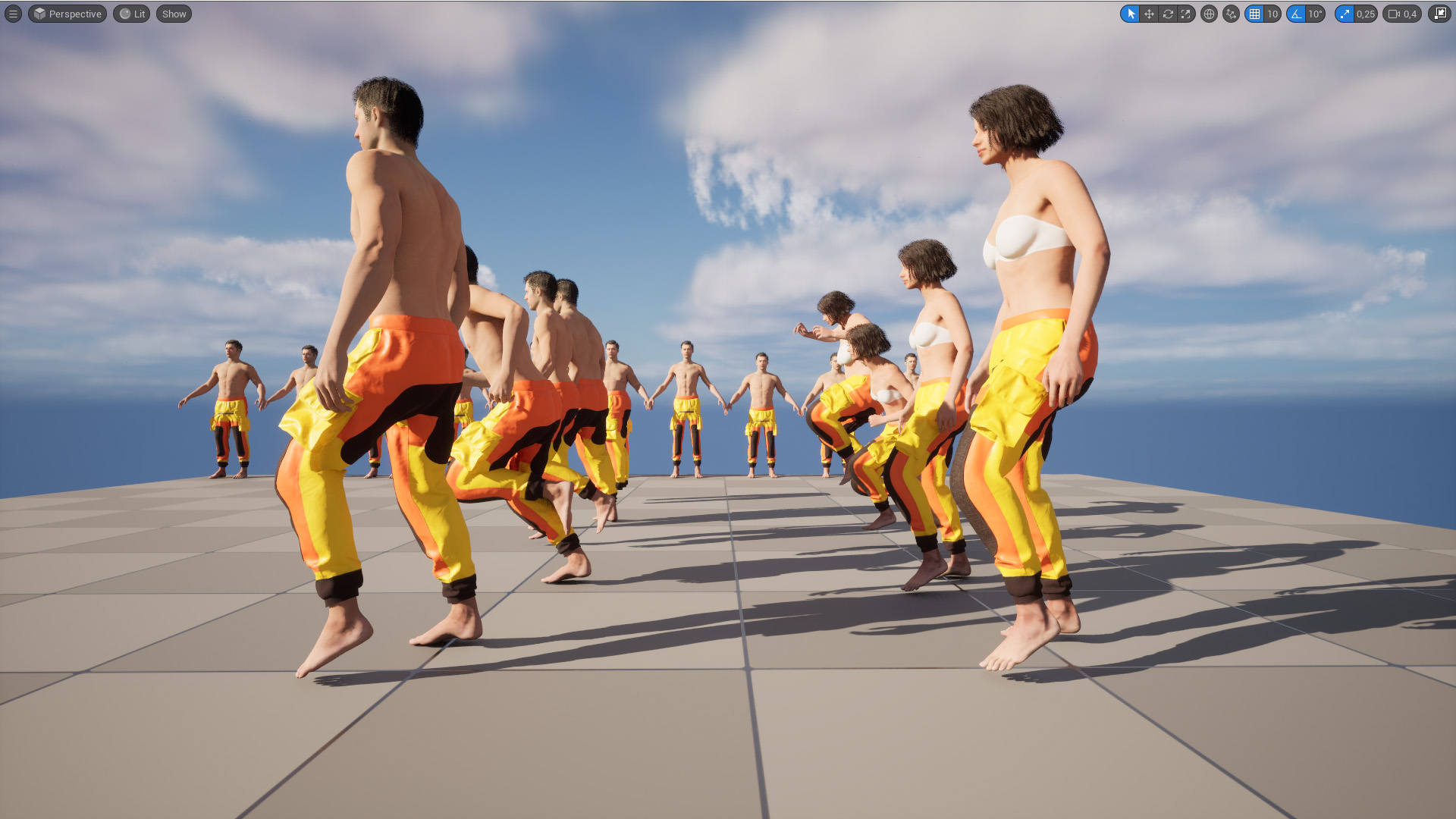Click the camera icon for camera speed
Image resolution: width=1456 pixels, height=819 pixels.
(x=1392, y=14)
